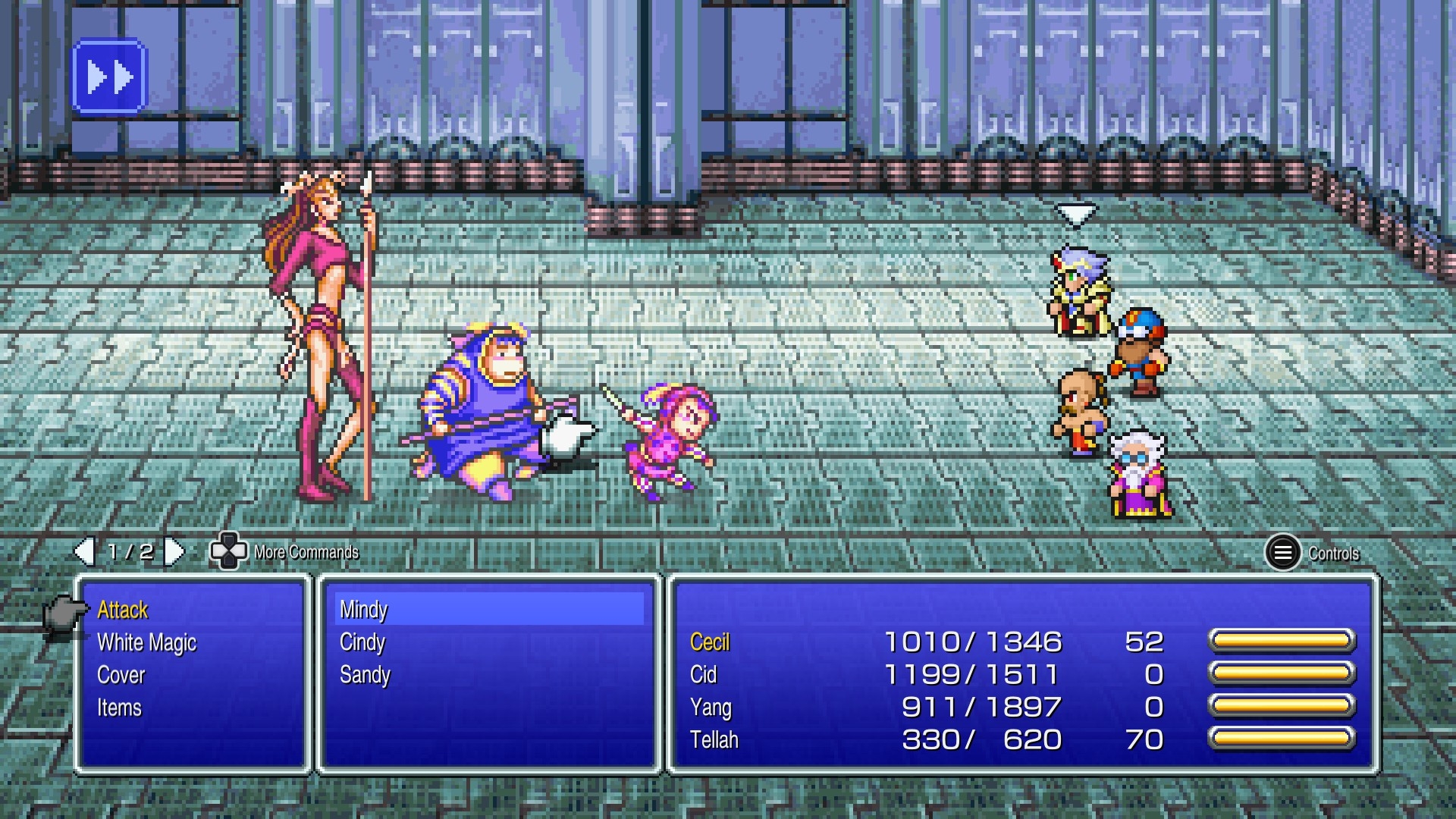This screenshot has height=819, width=1456.
Task: Go to the next command page arrow
Action: coord(175,552)
